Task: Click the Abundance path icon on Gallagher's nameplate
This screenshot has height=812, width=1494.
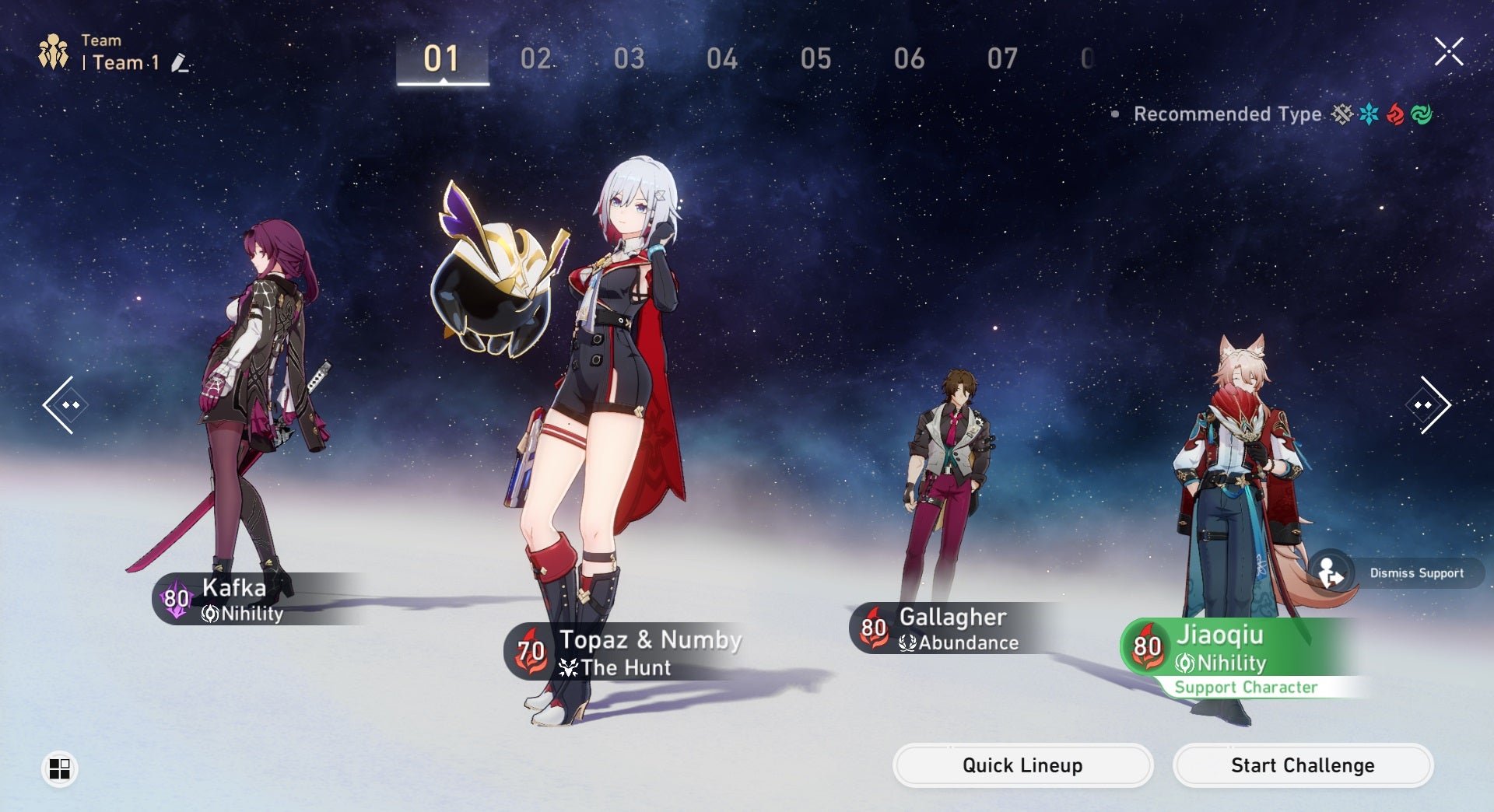Action: (x=906, y=643)
